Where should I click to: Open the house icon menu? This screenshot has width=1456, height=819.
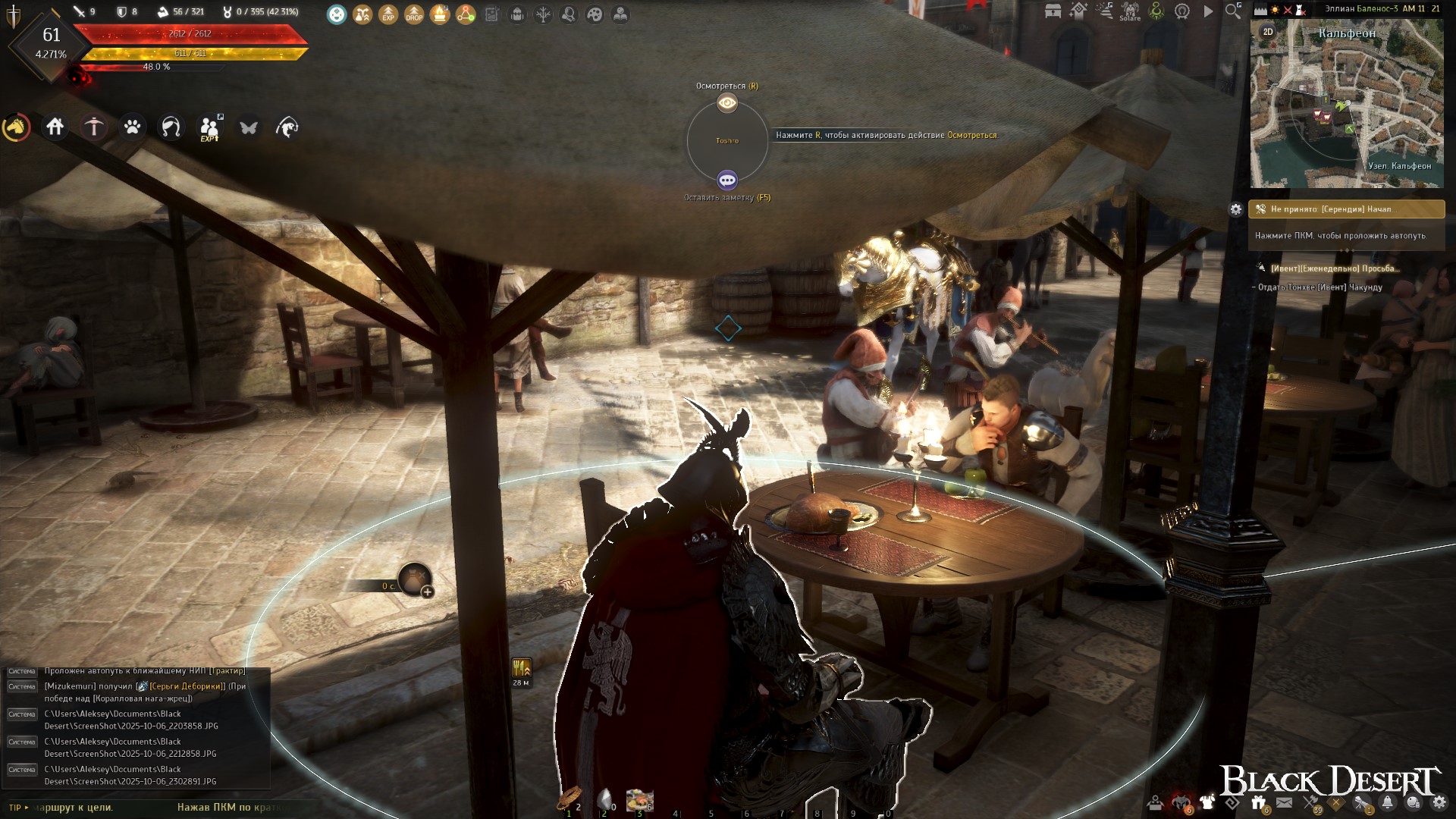point(55,127)
